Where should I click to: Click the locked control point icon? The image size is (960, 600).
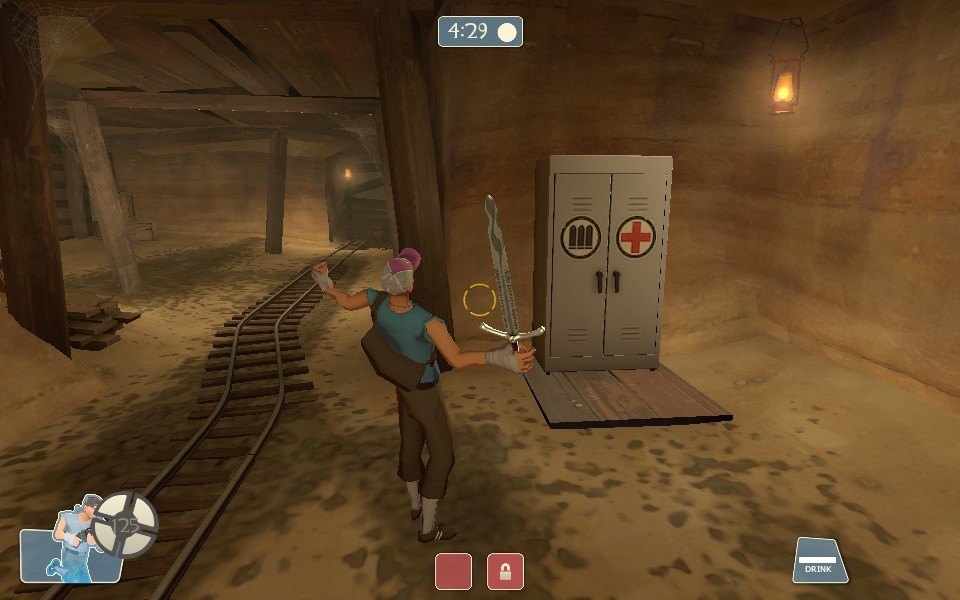tap(505, 571)
